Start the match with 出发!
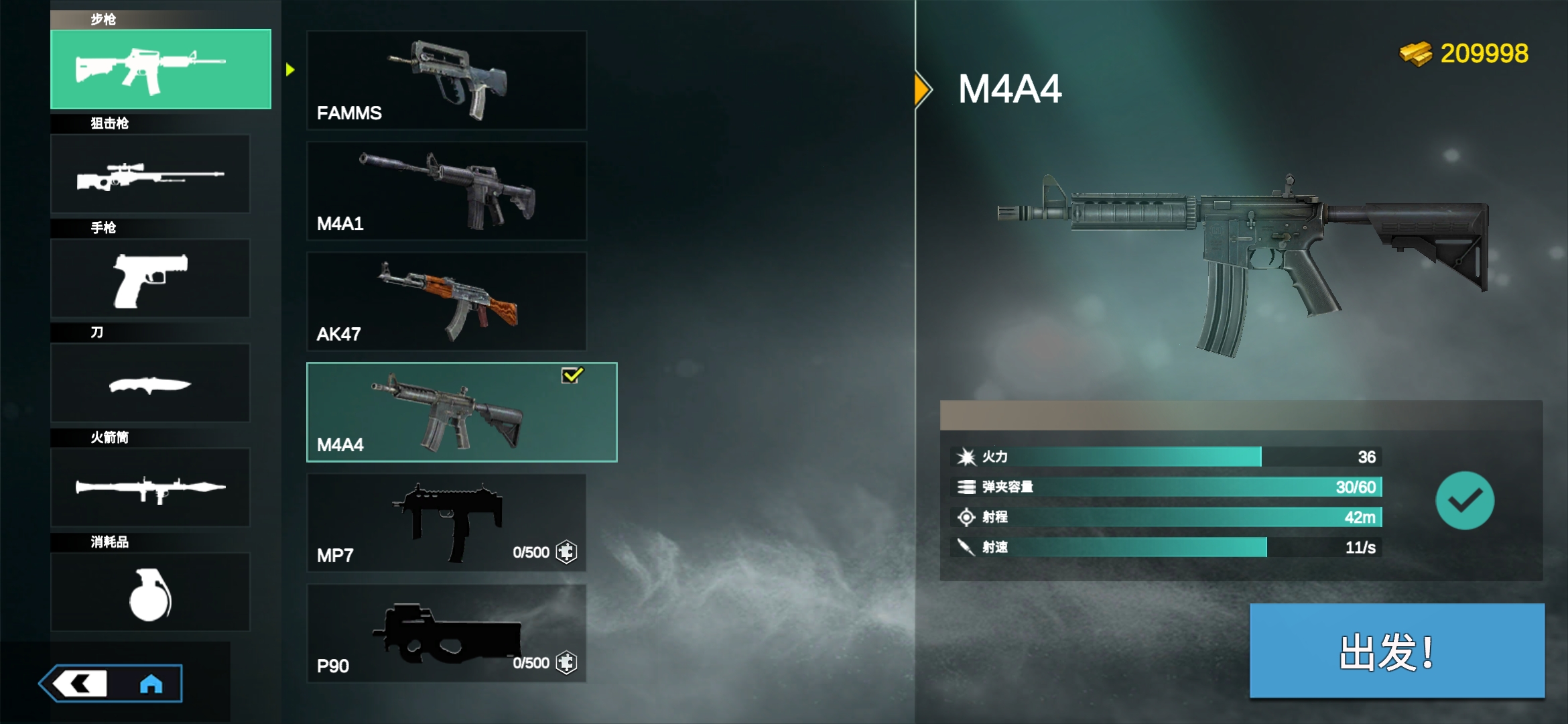 [x=1396, y=651]
